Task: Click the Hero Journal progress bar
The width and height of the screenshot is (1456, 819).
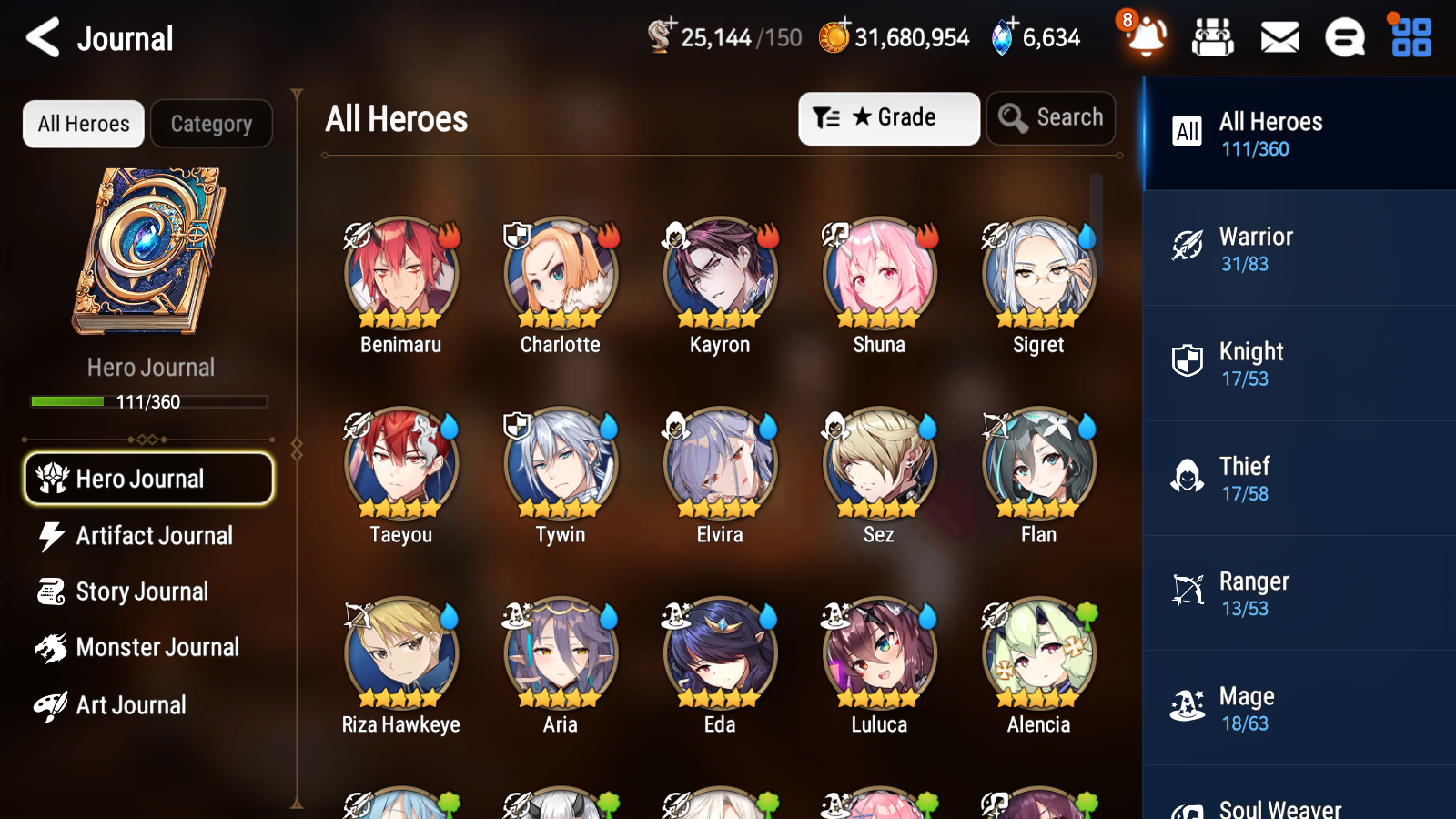Action: coord(148,400)
